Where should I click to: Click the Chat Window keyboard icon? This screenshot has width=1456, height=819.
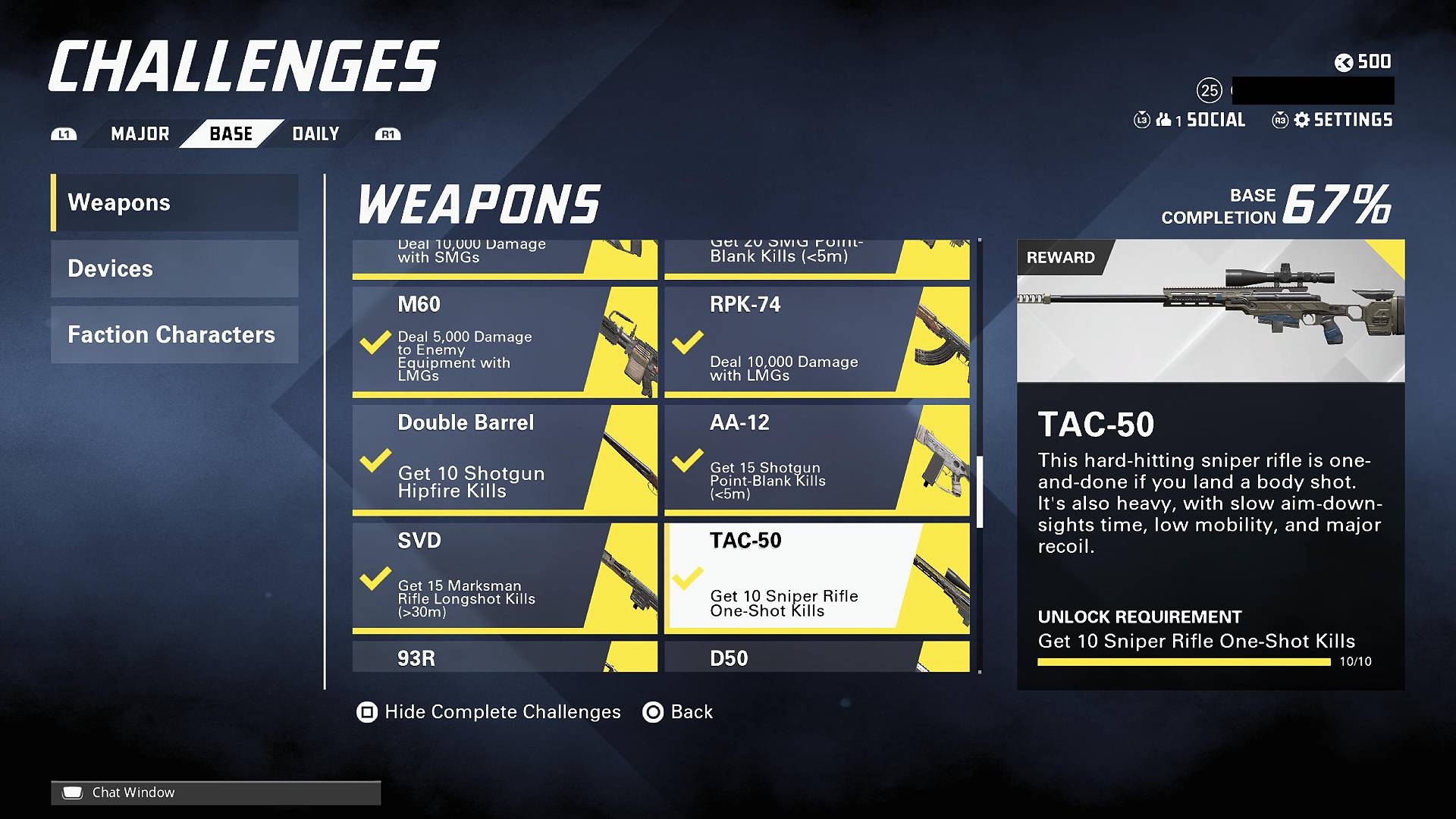72,792
